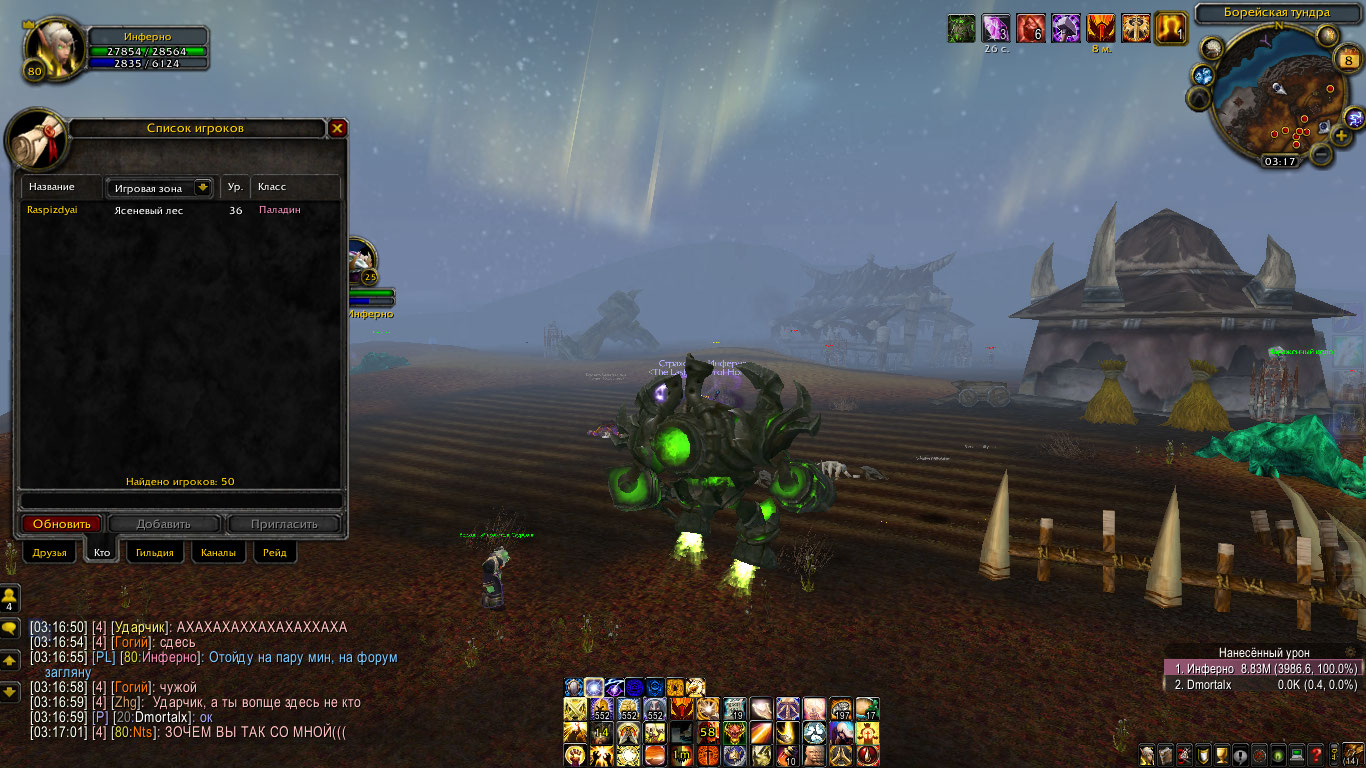Sort the player list by Название

point(60,187)
